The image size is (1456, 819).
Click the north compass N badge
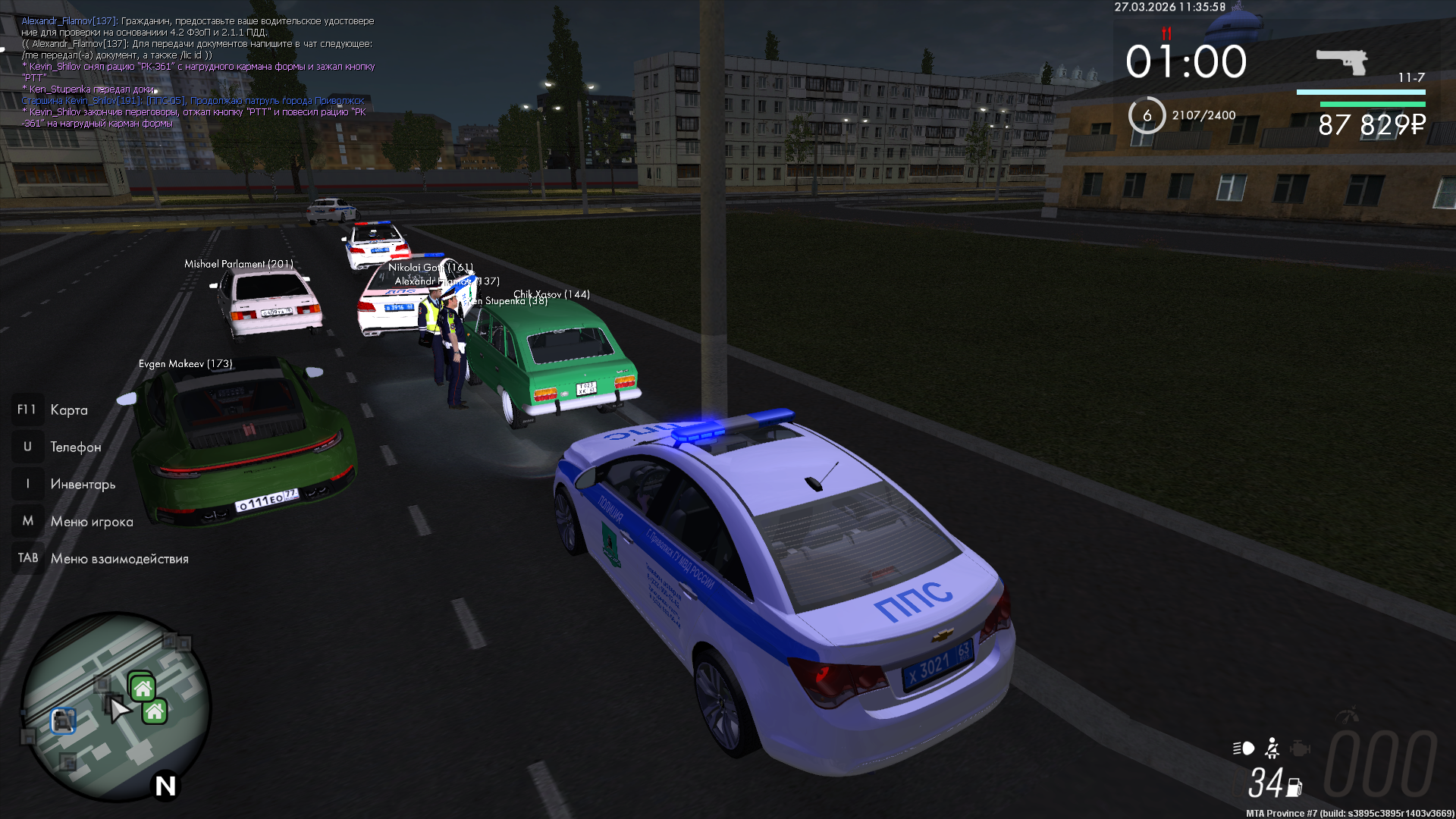click(x=165, y=786)
